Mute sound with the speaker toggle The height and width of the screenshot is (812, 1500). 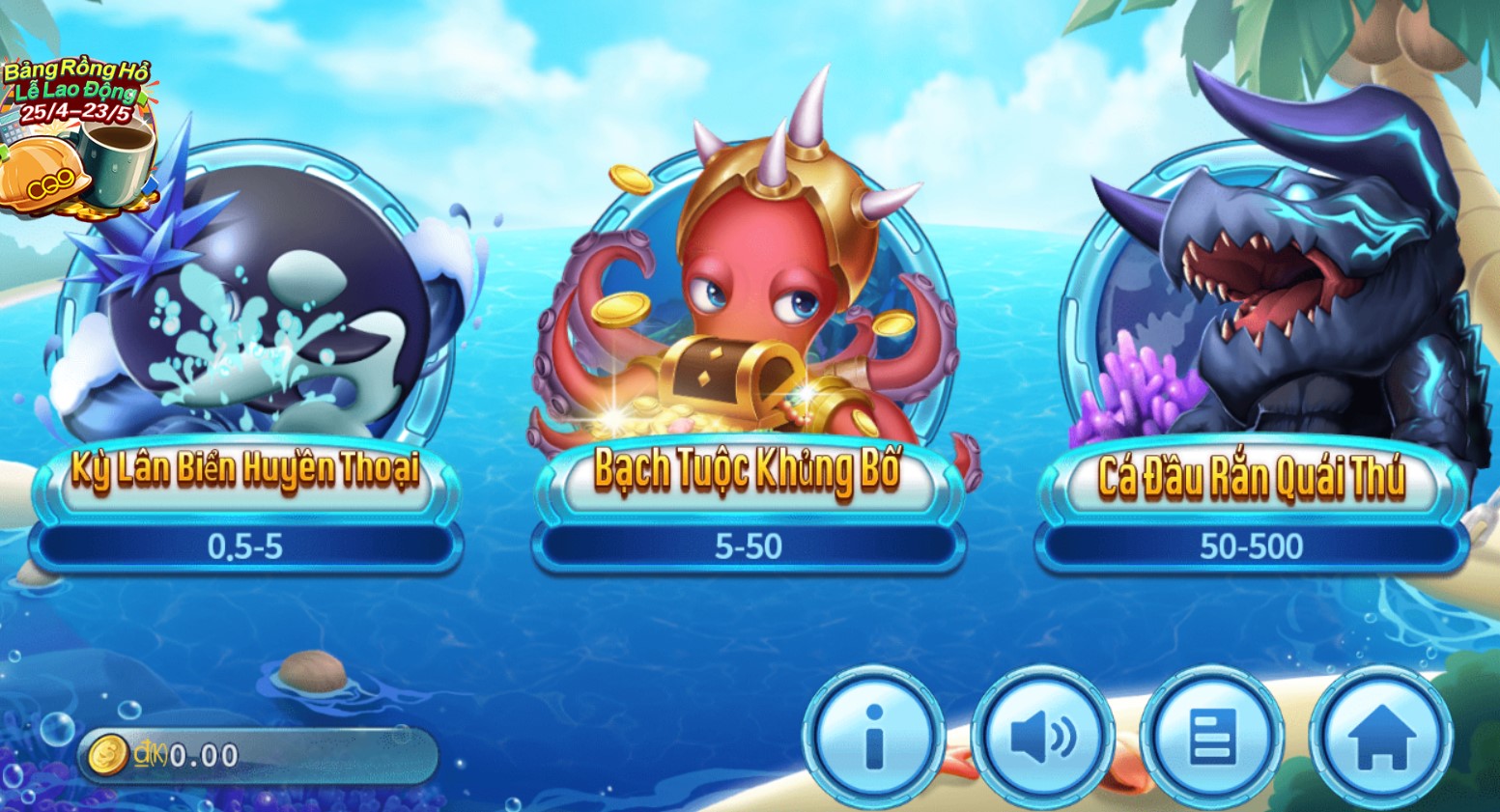(1044, 738)
